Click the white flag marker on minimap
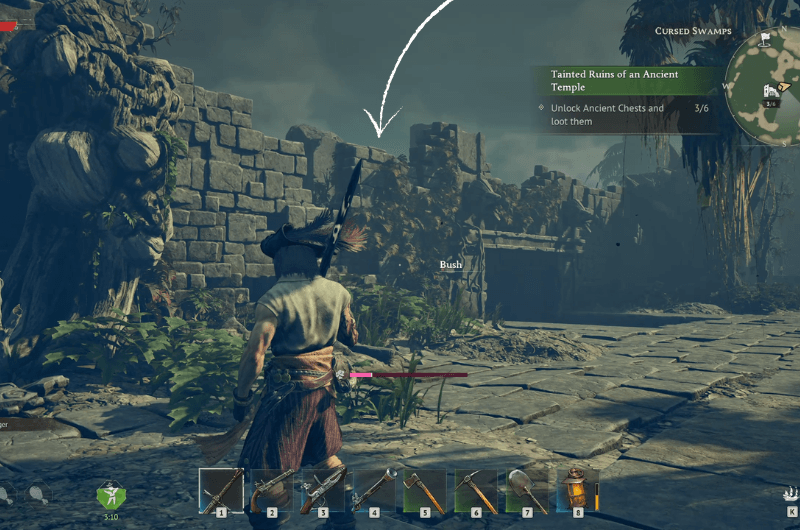 coord(764,39)
